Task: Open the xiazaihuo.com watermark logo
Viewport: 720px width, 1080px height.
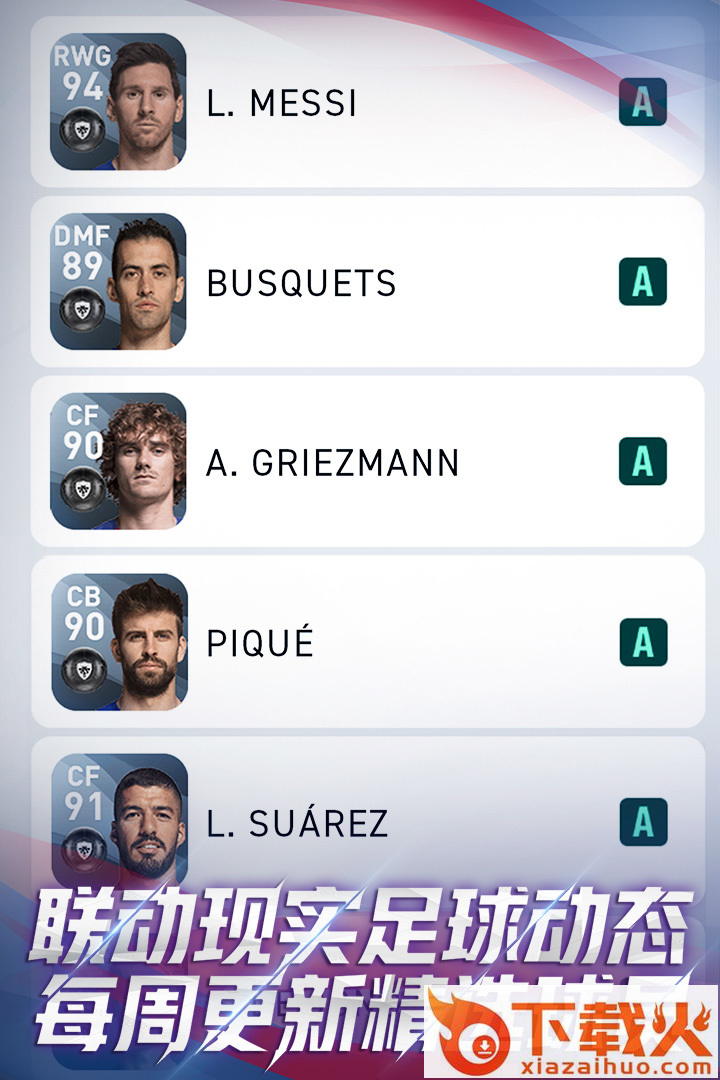Action: click(x=571, y=1032)
